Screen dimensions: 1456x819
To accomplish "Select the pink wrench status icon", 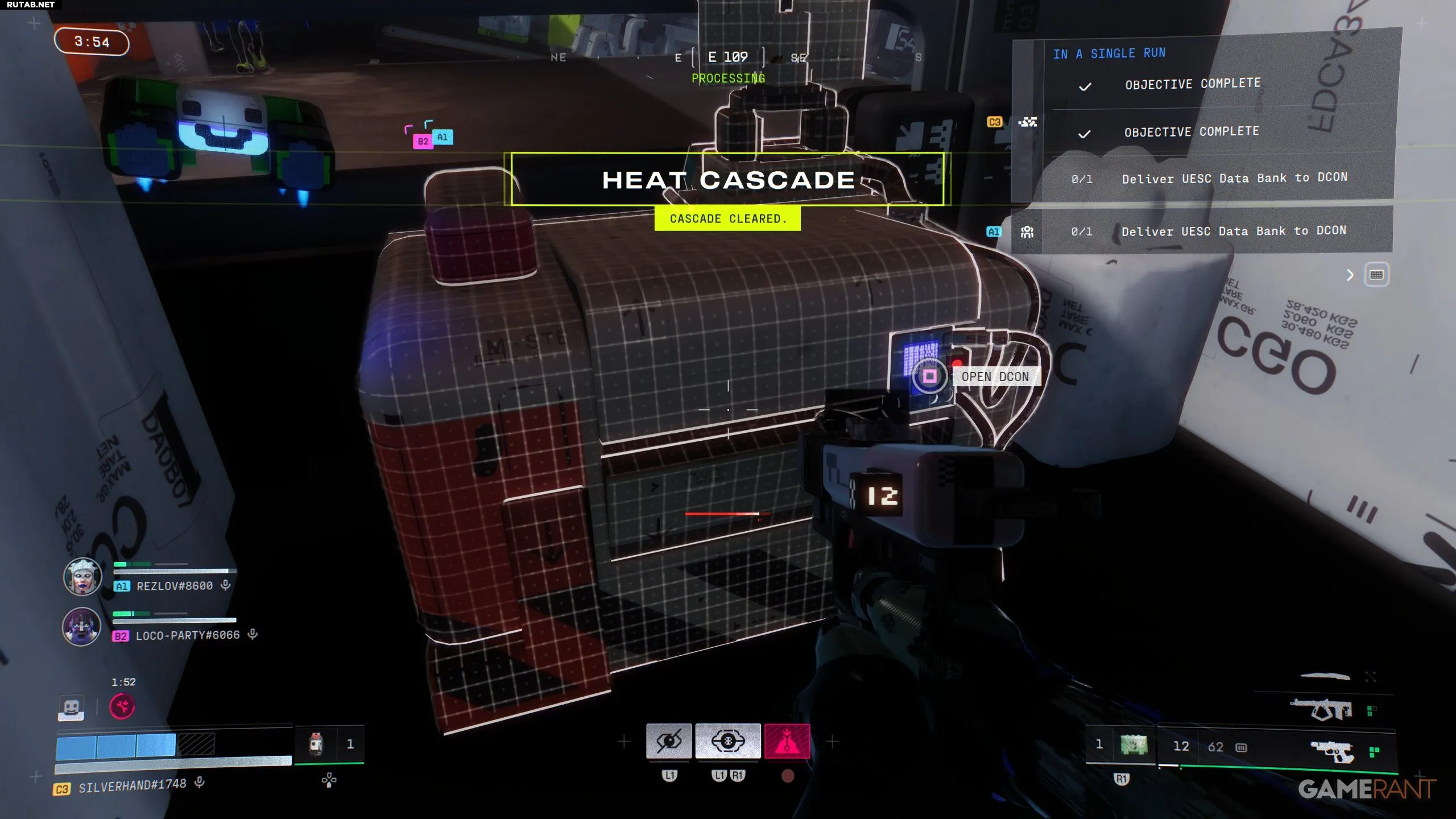I will (122, 707).
